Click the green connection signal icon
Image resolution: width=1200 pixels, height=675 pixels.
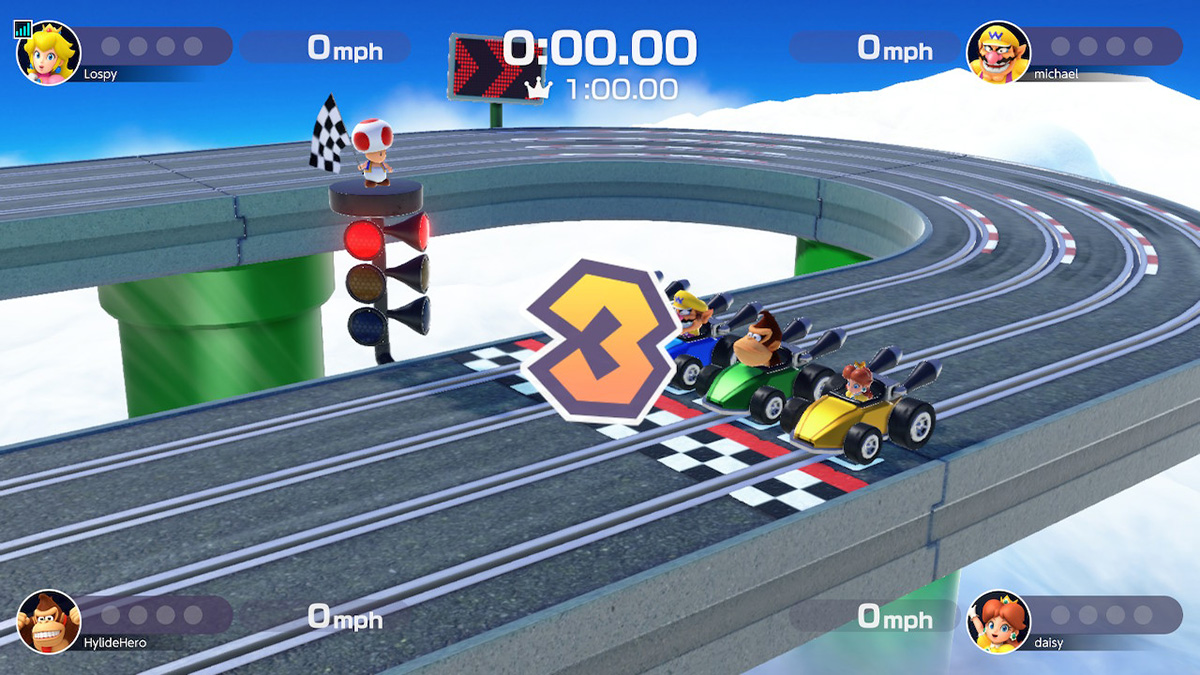pyautogui.click(x=23, y=30)
